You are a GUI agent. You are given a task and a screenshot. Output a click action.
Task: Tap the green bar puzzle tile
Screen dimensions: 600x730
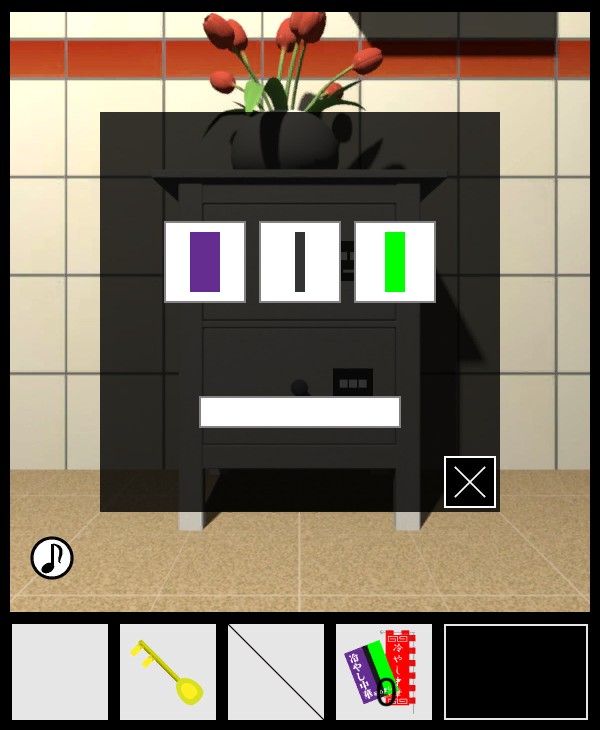pyautogui.click(x=395, y=262)
